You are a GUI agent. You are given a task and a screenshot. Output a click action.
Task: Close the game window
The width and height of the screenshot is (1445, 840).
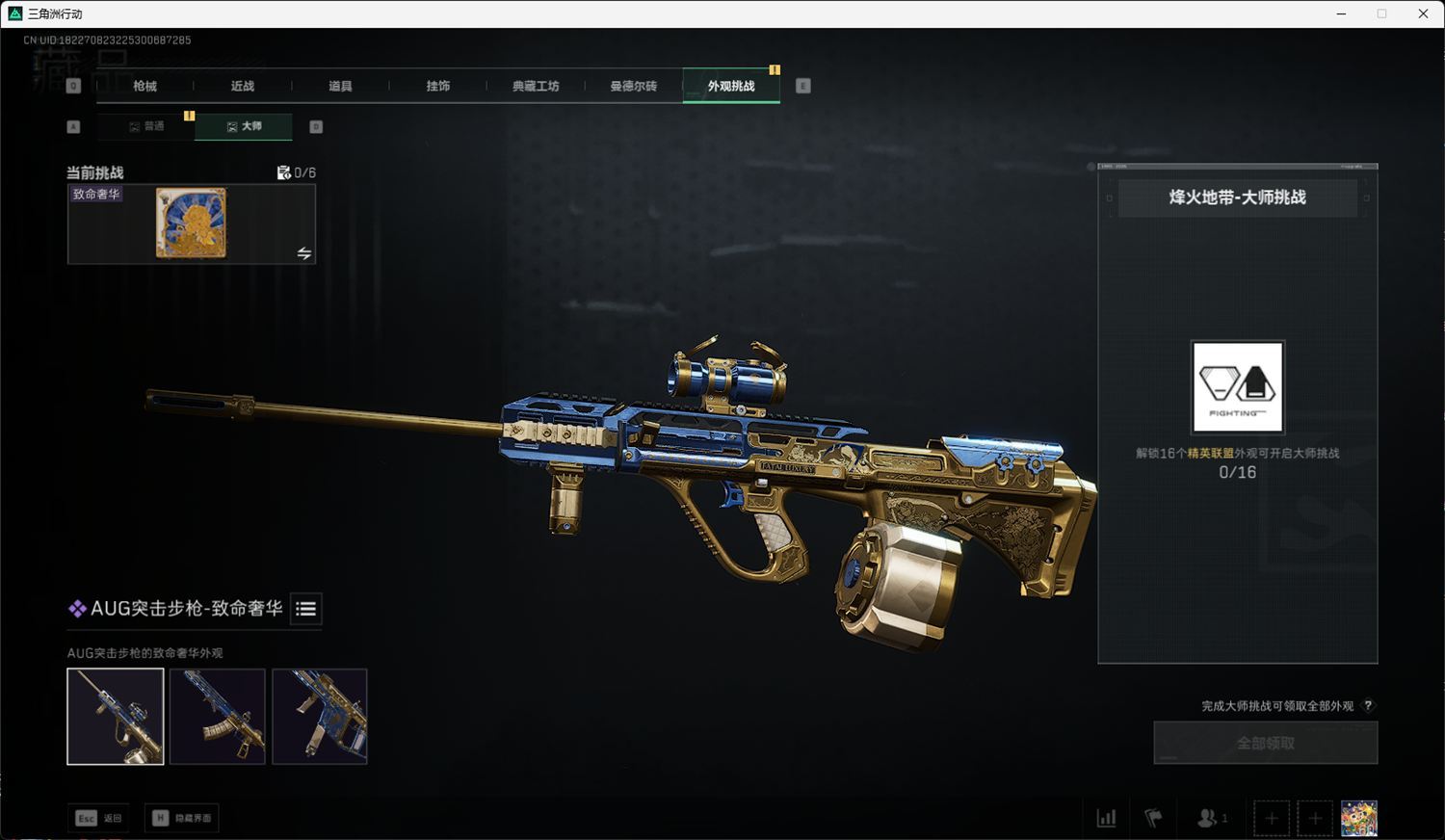tap(1423, 13)
